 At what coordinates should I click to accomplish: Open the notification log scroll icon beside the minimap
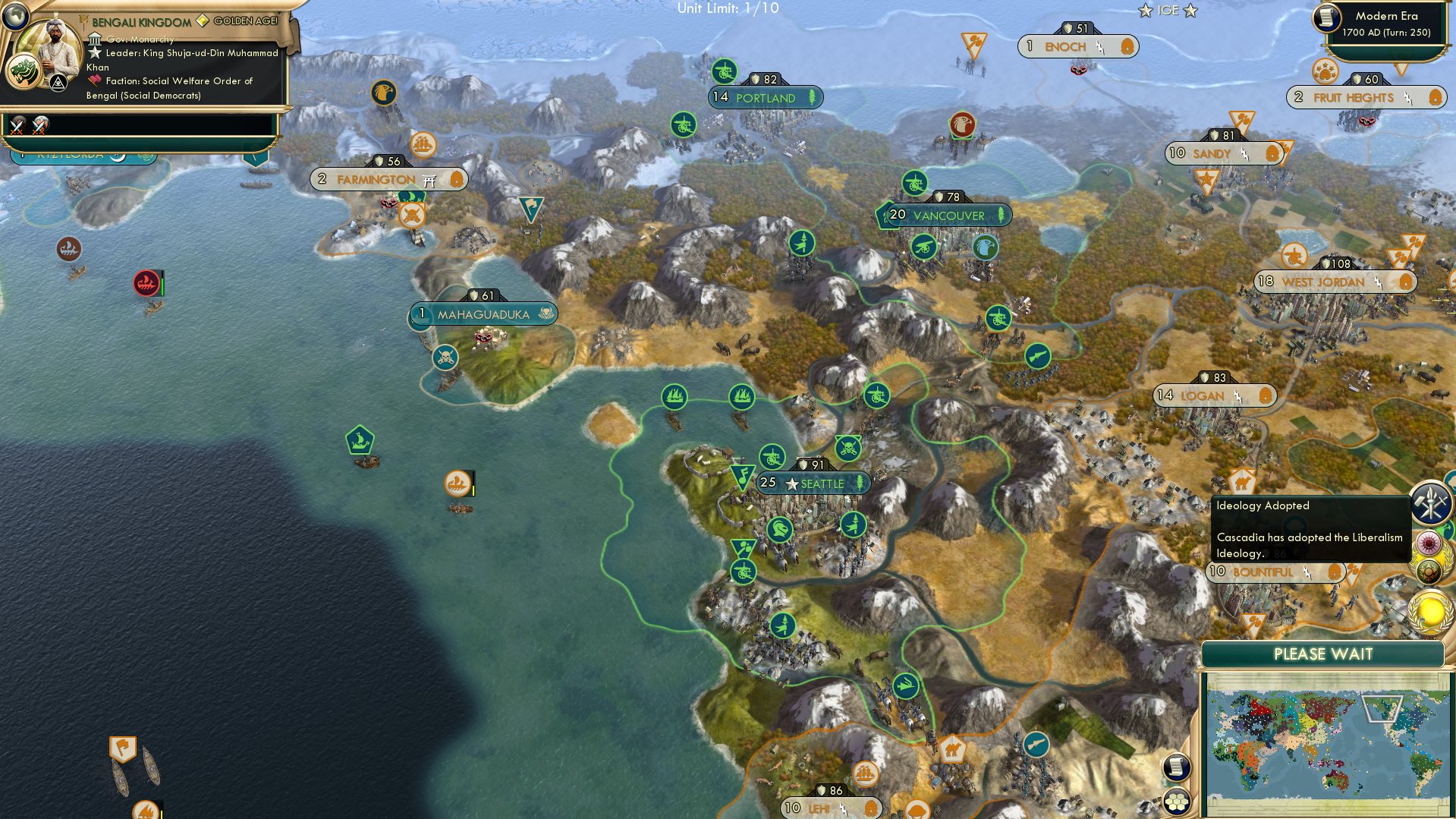(x=1176, y=767)
